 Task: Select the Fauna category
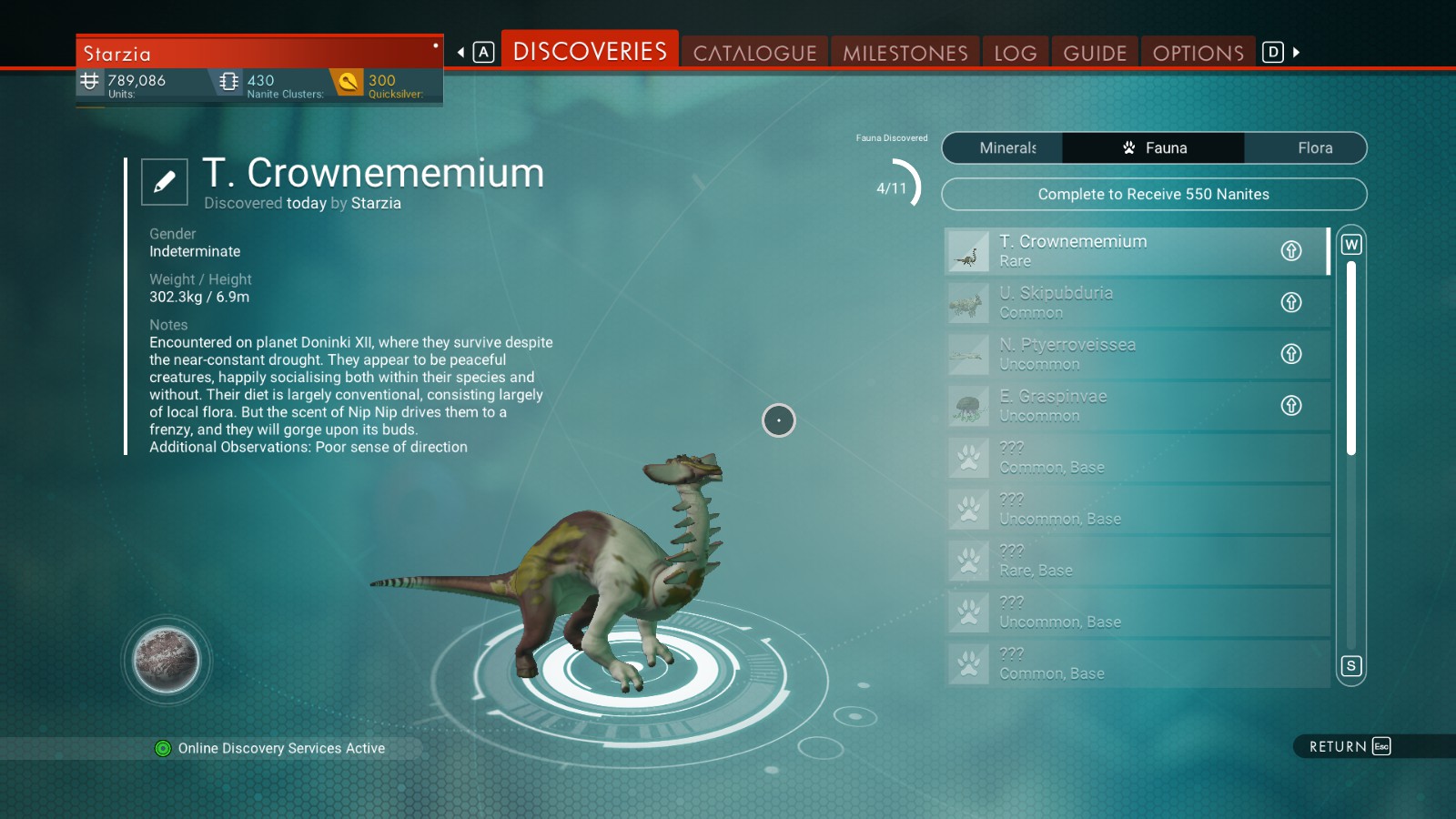click(x=1154, y=148)
